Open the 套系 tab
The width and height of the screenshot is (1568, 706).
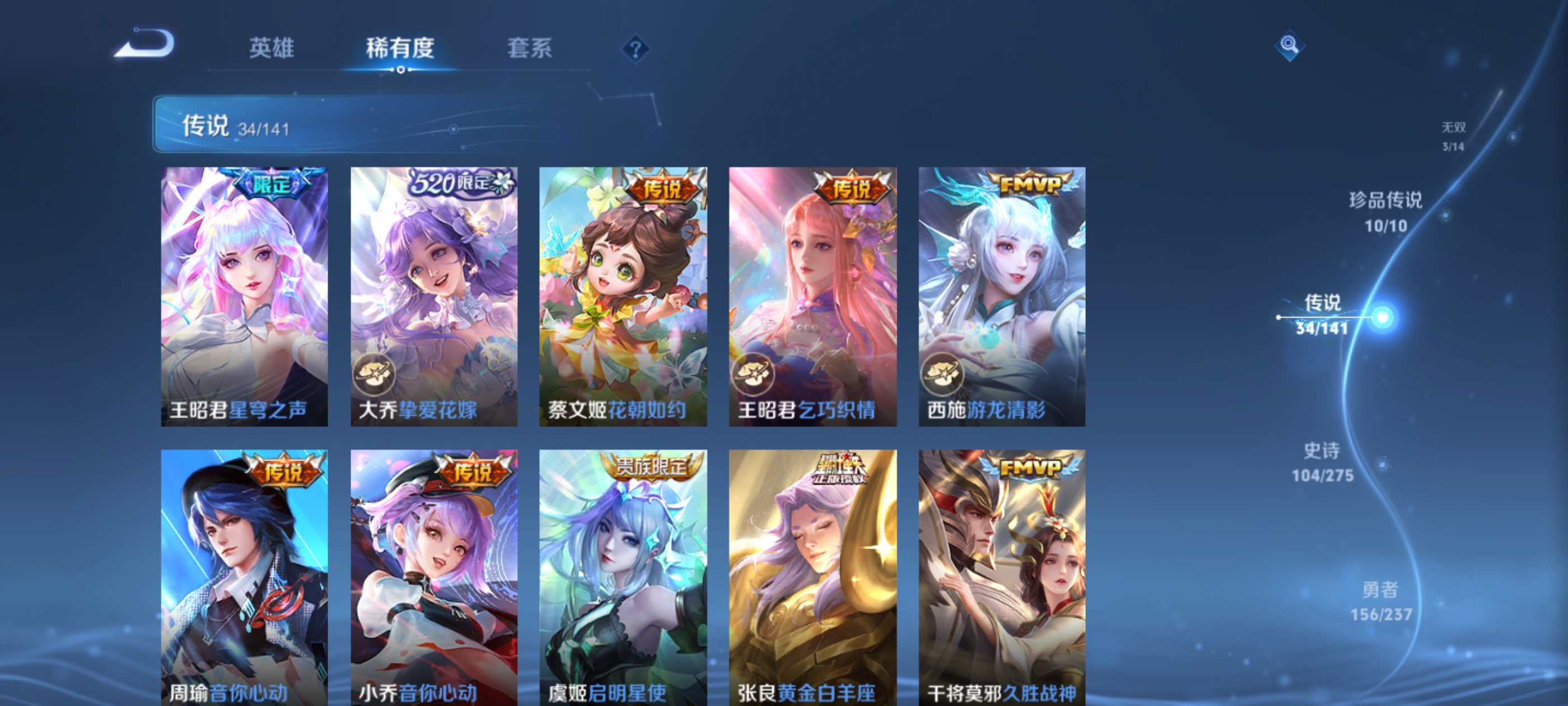click(531, 49)
